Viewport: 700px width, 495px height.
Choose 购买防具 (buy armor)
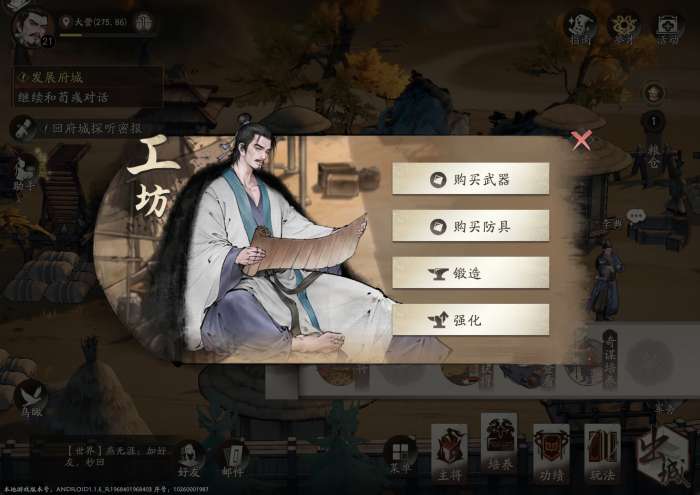click(470, 226)
